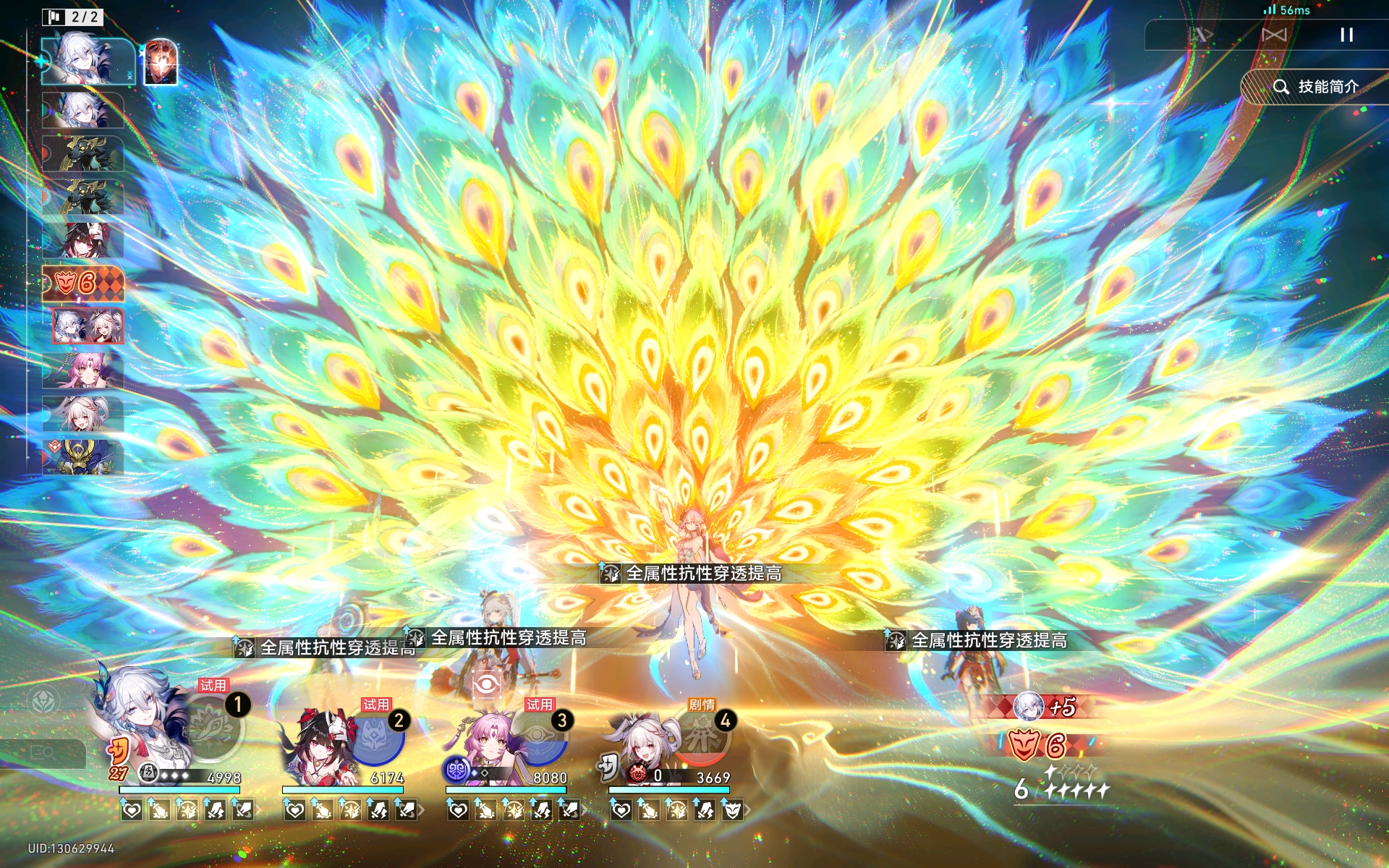Activate slot 3's eye ultimate
This screenshot has height=868, width=1389.
click(x=539, y=739)
